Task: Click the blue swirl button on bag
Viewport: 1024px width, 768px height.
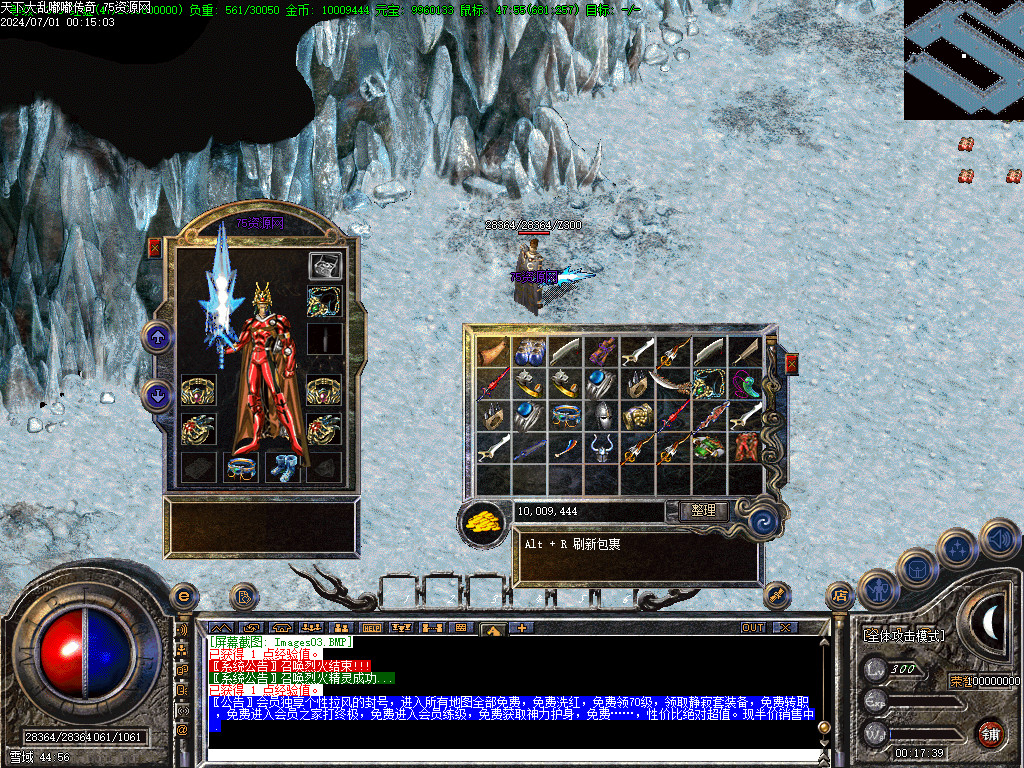Action: pyautogui.click(x=762, y=518)
